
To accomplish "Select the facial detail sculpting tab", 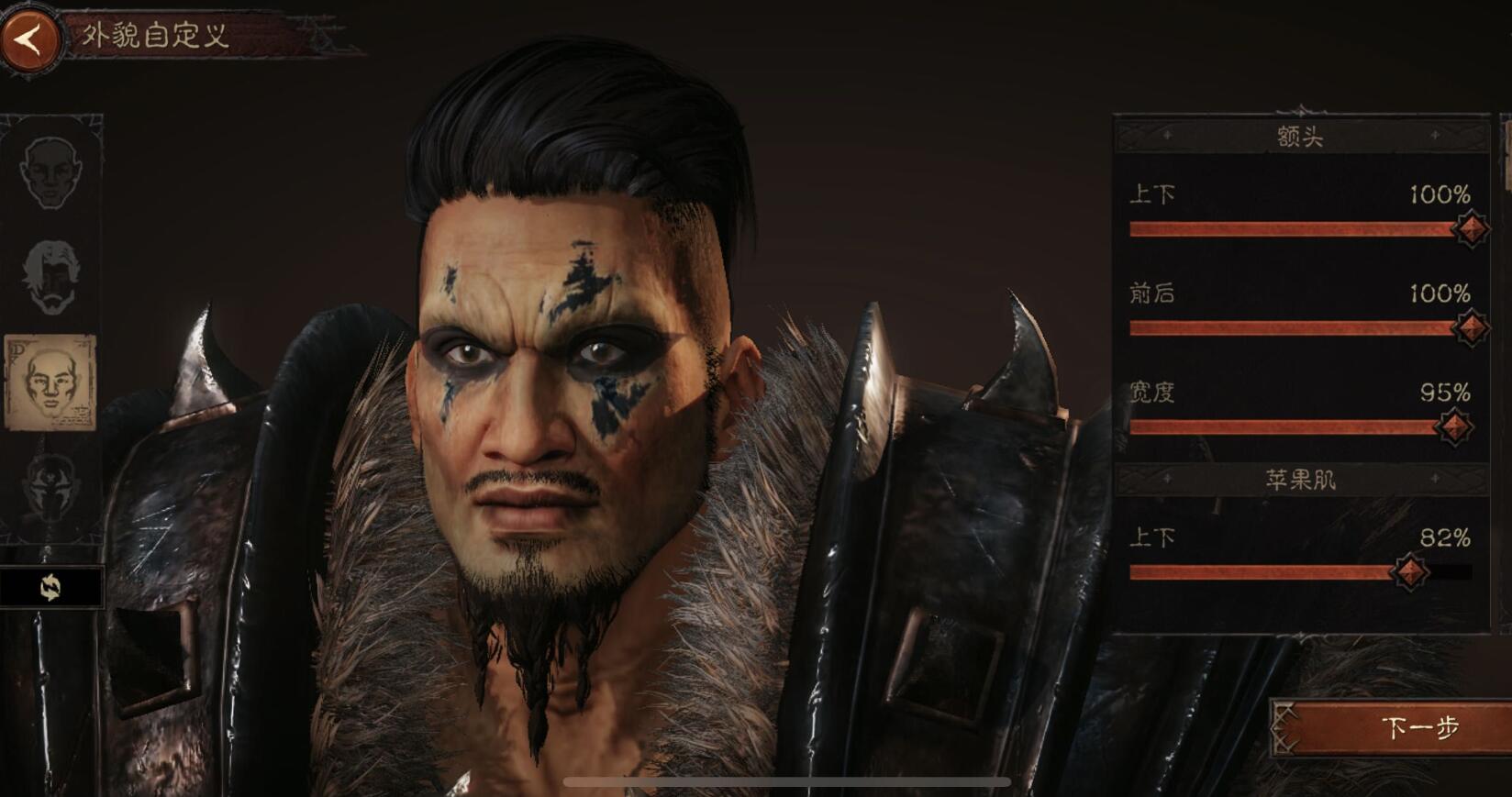I will click(50, 382).
